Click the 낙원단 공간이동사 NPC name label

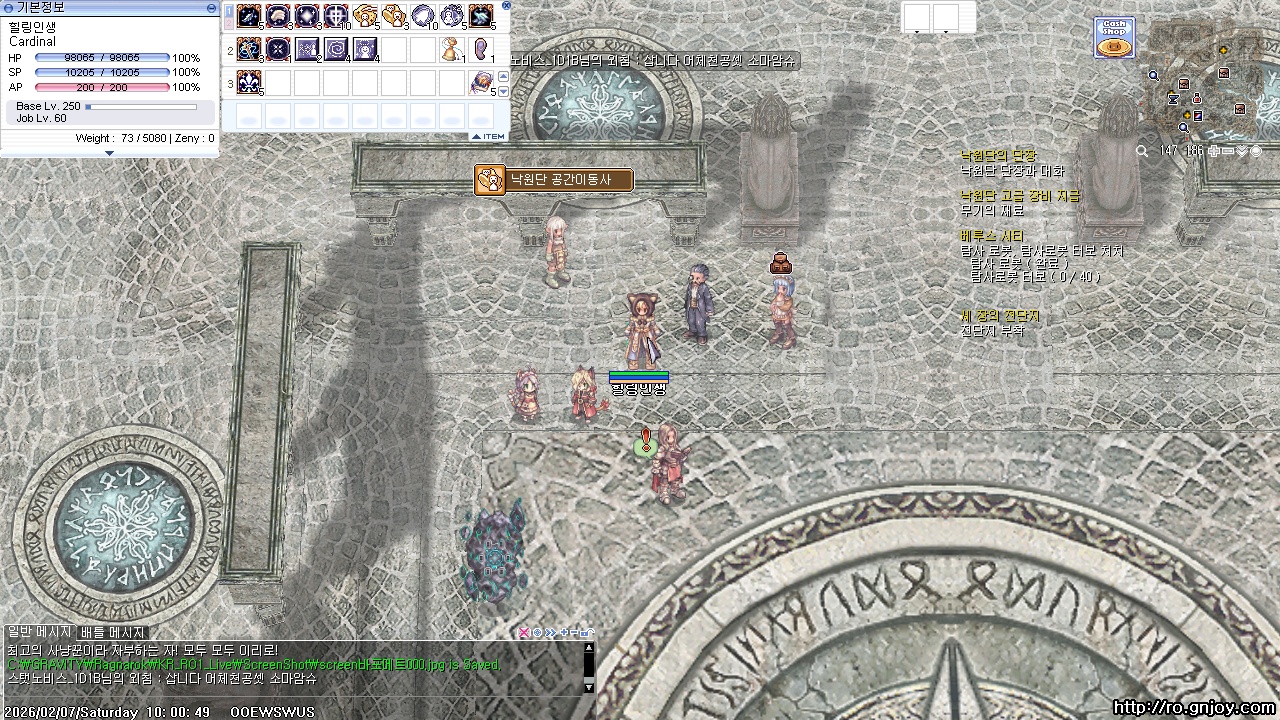[555, 180]
